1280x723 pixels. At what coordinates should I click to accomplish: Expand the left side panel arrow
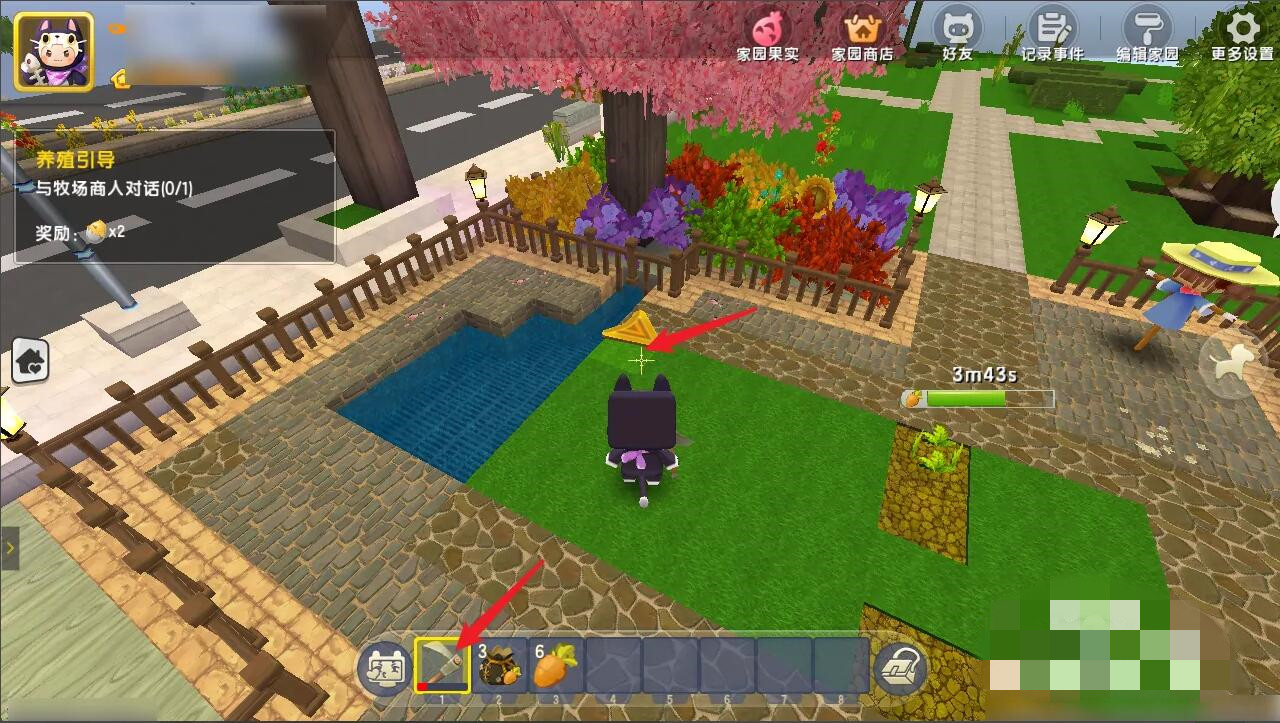click(x=9, y=548)
